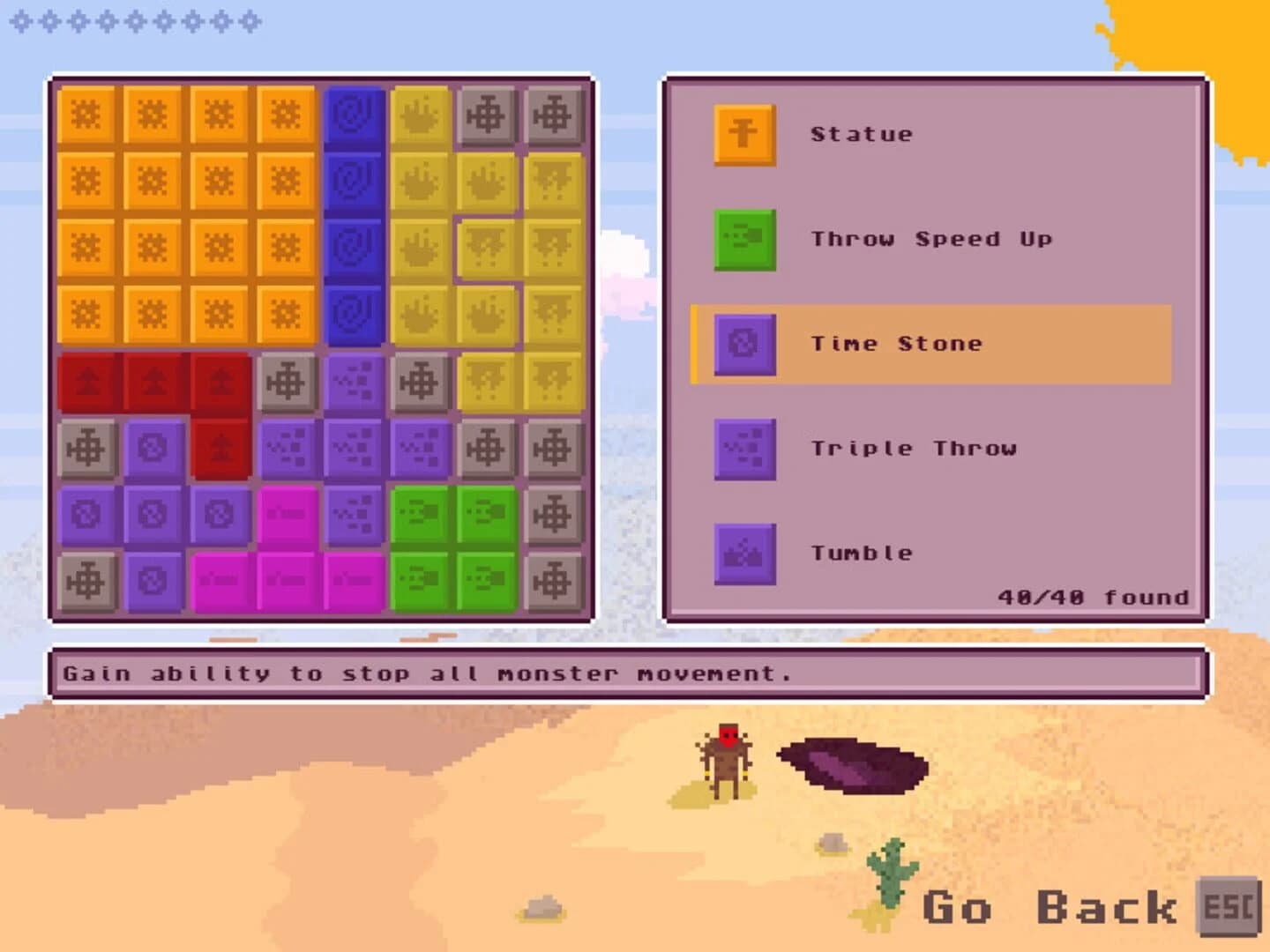
Task: Select the Triple Throw icon in right panel
Action: pos(743,448)
